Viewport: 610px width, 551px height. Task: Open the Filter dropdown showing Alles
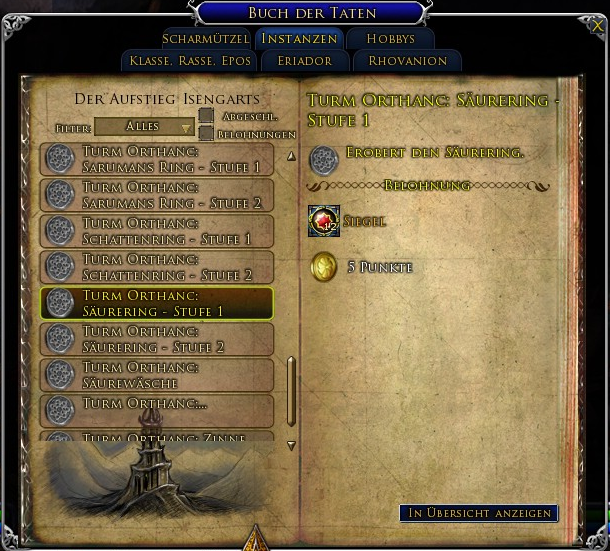(144, 127)
